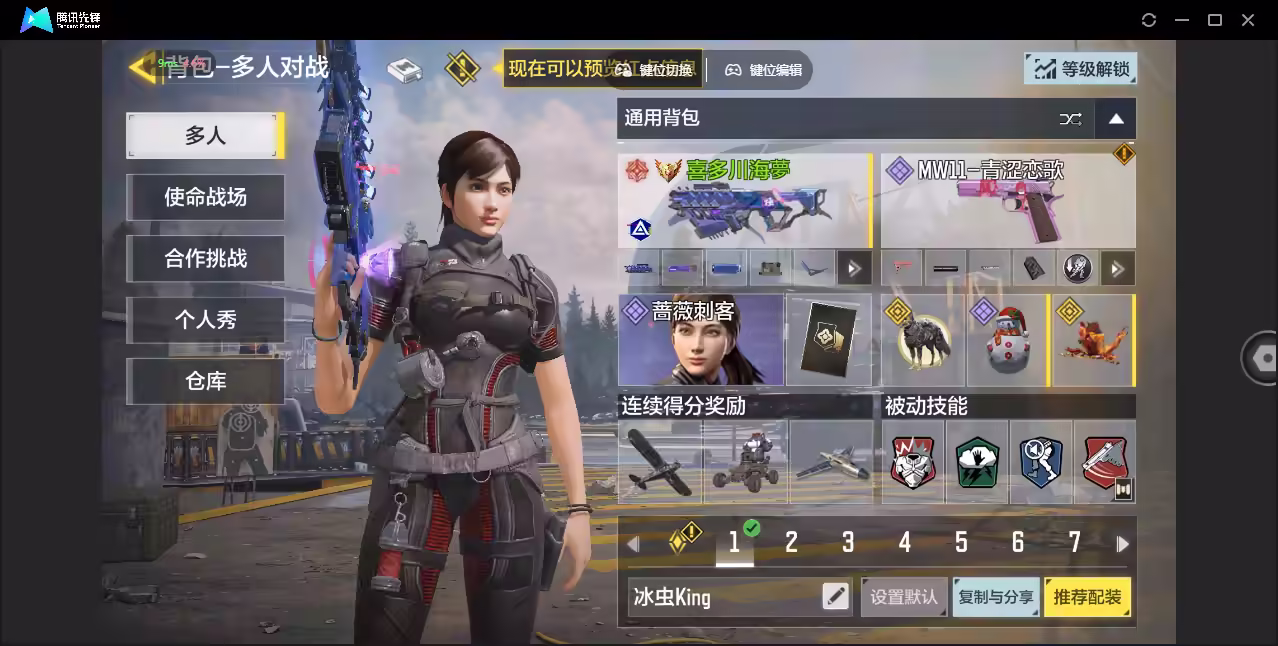The image size is (1278, 646).
Task: Select the 多人 multiplayer tab
Action: (x=204, y=135)
